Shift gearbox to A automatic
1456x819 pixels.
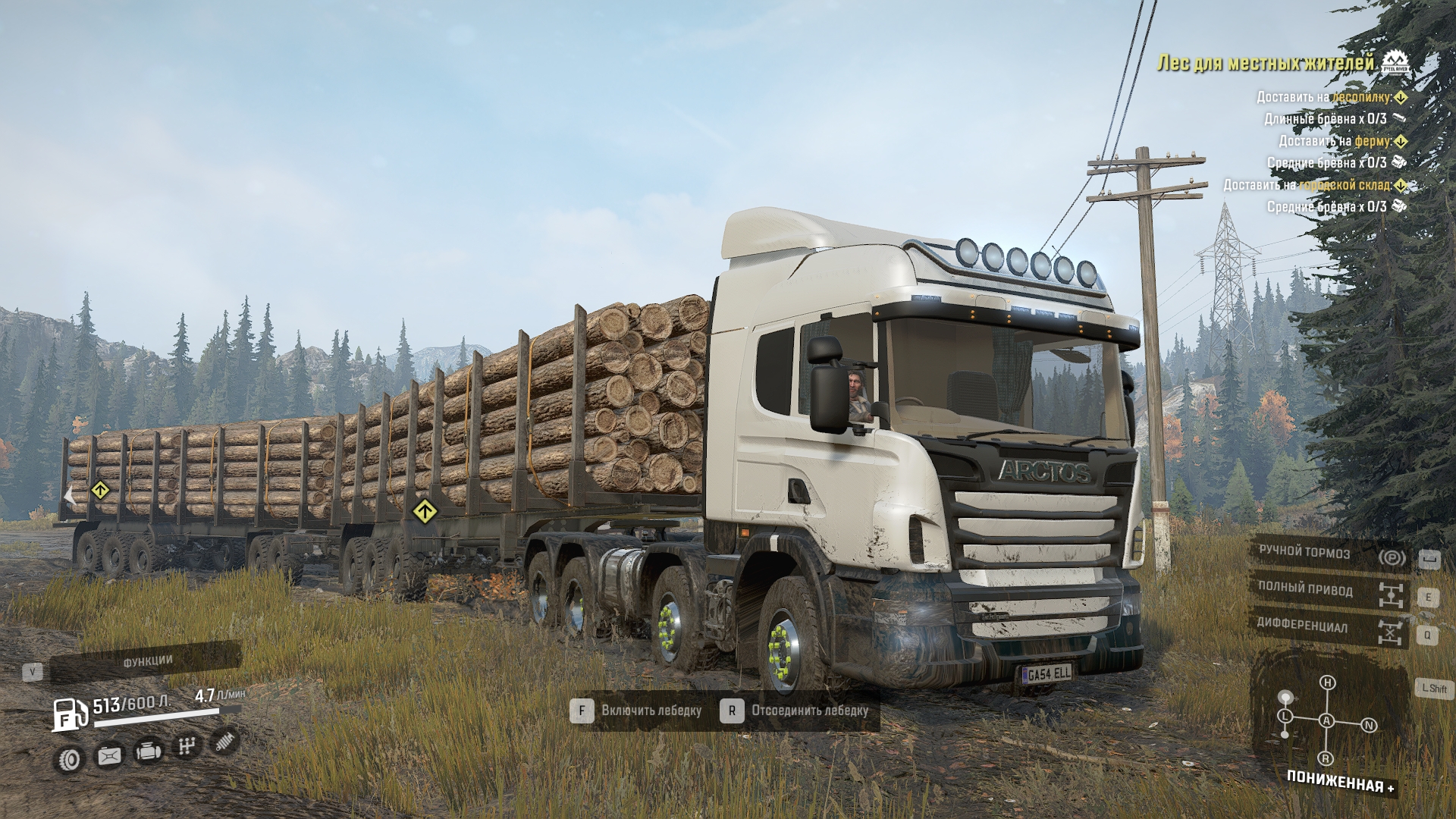(1326, 720)
